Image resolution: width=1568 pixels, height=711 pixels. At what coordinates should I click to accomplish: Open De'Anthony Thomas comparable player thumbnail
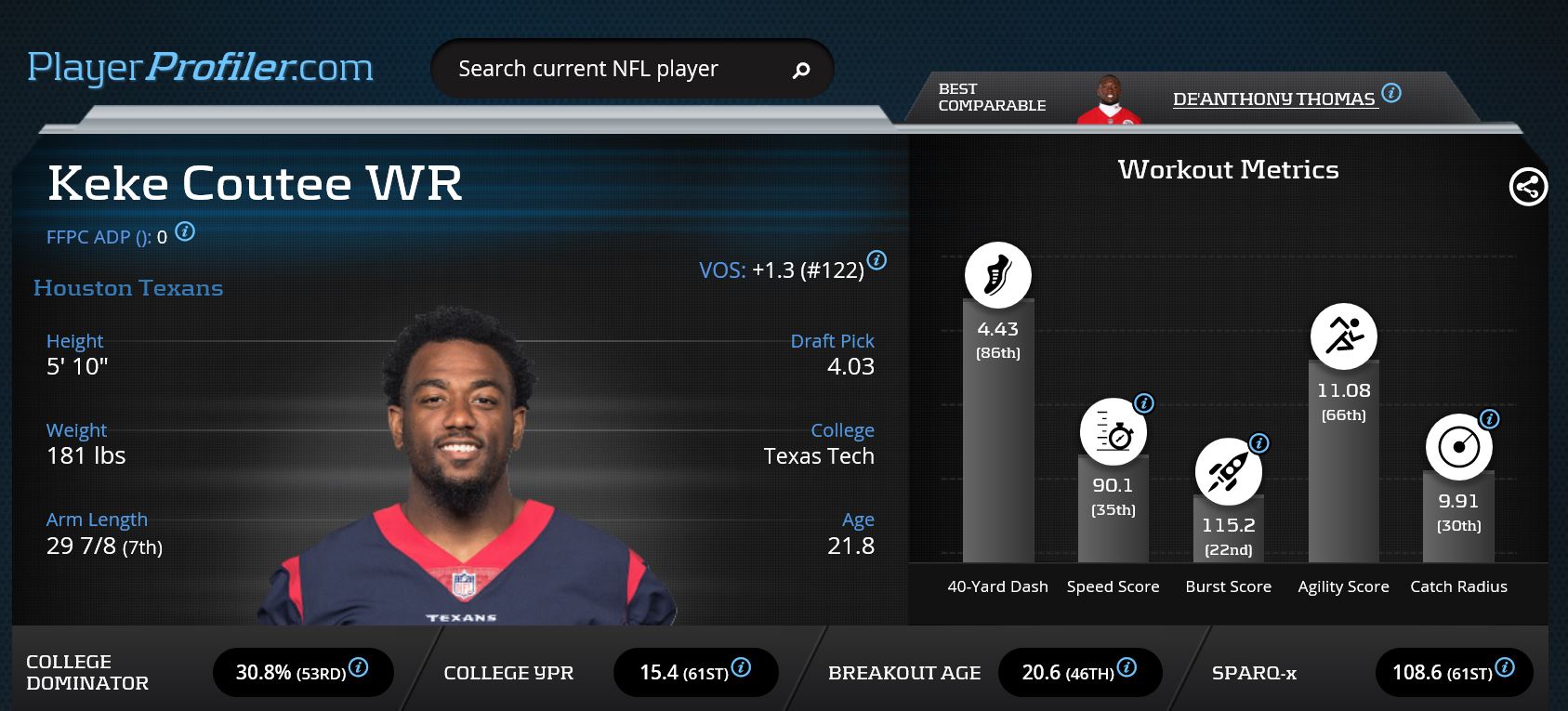click(1108, 99)
